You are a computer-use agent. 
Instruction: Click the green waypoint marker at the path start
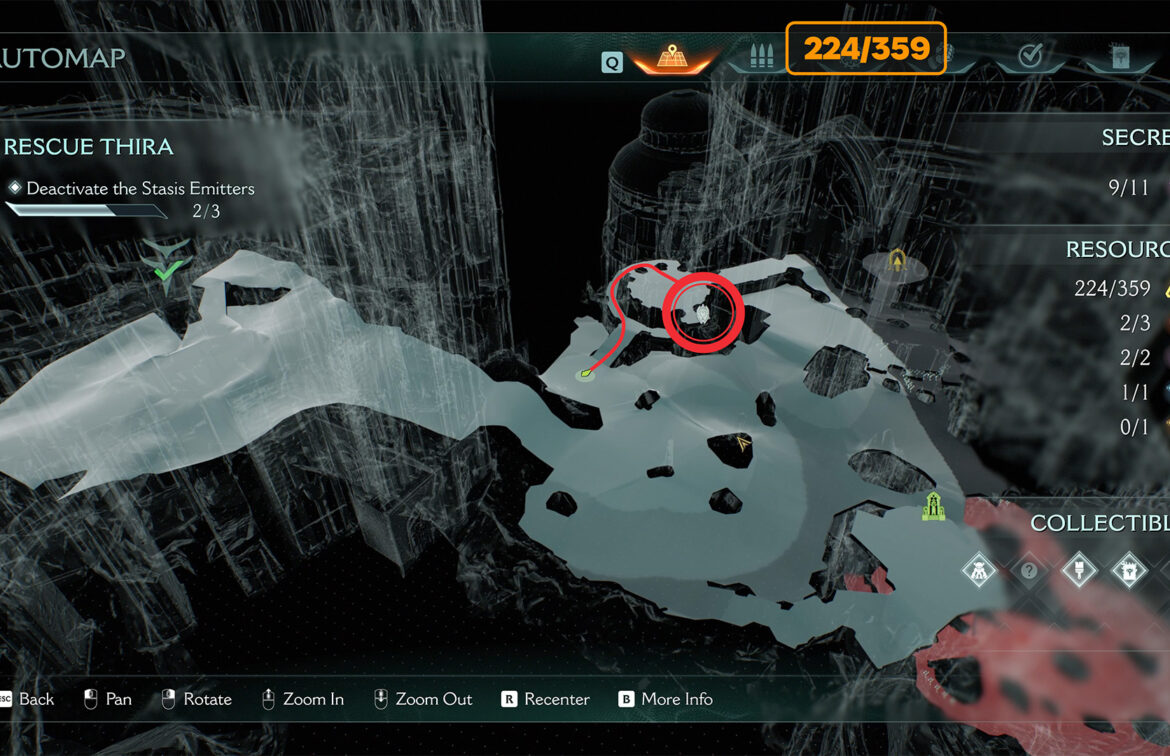click(x=585, y=375)
